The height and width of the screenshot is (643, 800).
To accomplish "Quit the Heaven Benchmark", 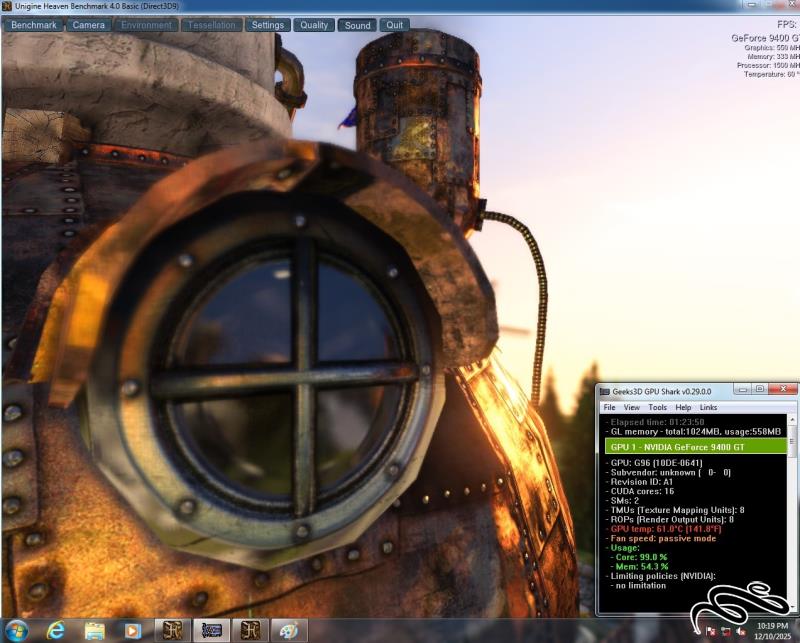I will pyautogui.click(x=395, y=25).
